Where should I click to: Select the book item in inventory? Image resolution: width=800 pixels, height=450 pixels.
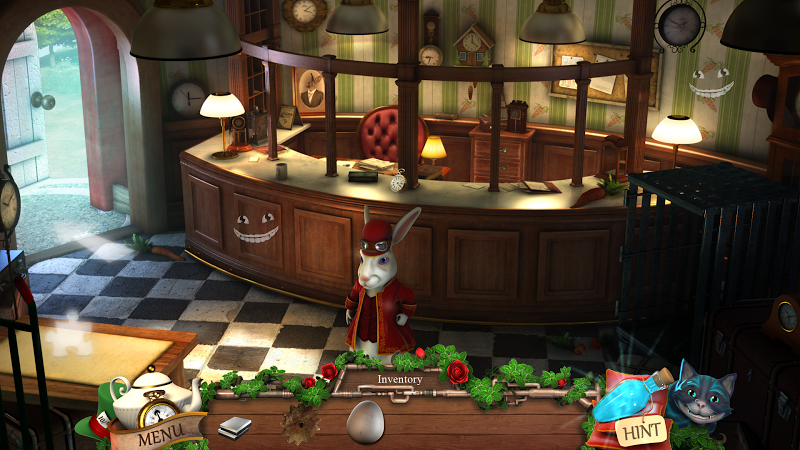234,427
